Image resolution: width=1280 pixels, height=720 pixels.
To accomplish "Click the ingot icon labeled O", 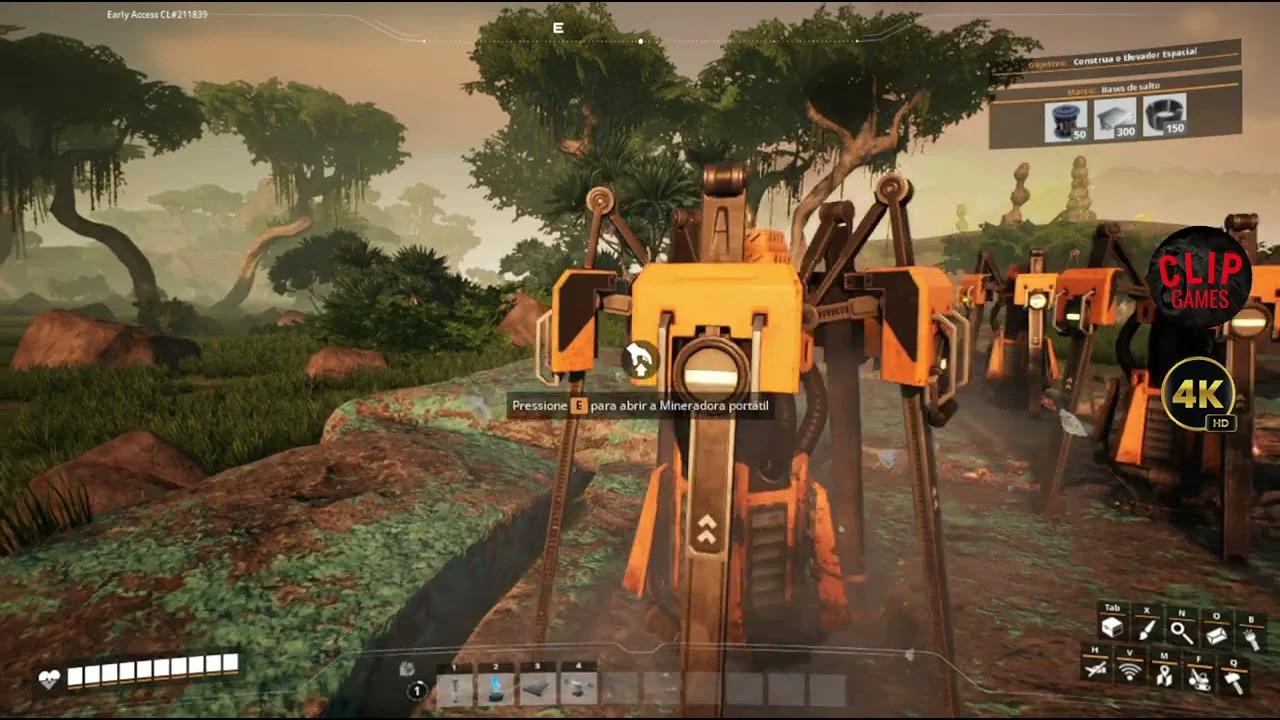I will 1216,634.
